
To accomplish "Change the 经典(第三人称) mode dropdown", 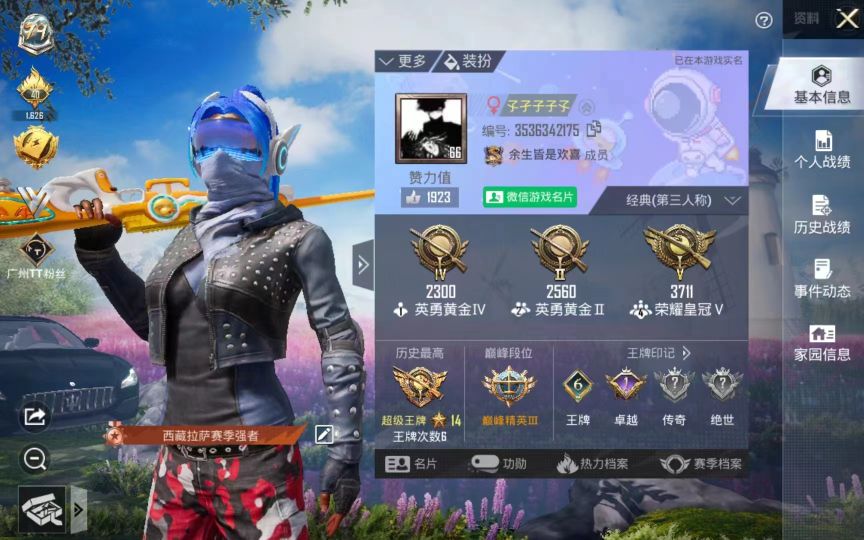I will pyautogui.click(x=684, y=200).
